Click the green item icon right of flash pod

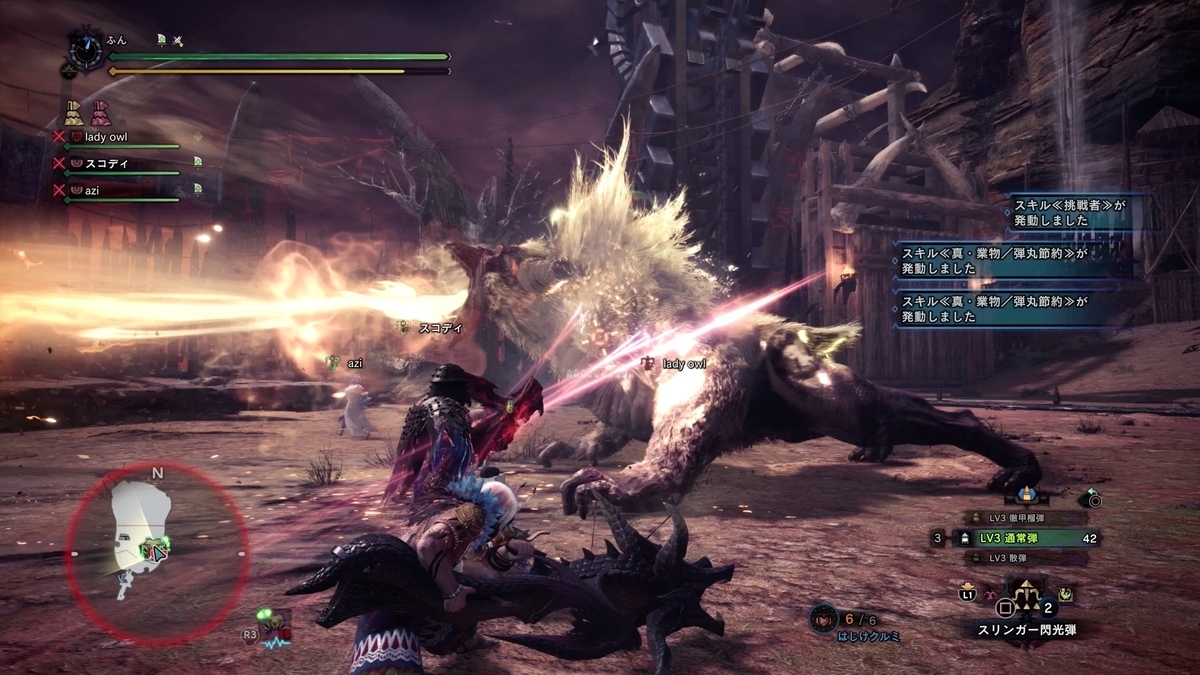click(x=1067, y=592)
